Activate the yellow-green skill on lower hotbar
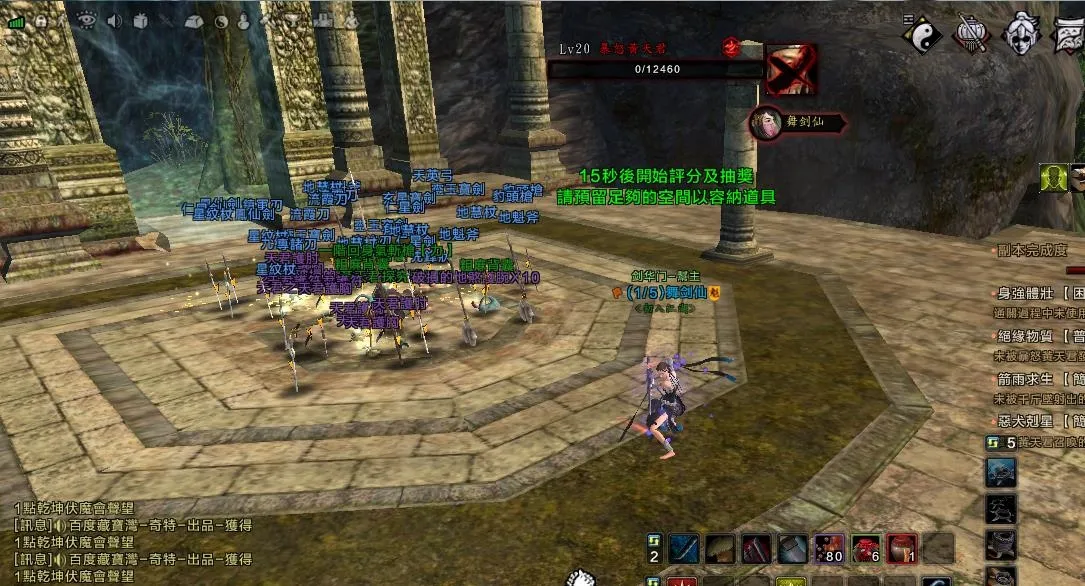 pyautogui.click(x=792, y=581)
